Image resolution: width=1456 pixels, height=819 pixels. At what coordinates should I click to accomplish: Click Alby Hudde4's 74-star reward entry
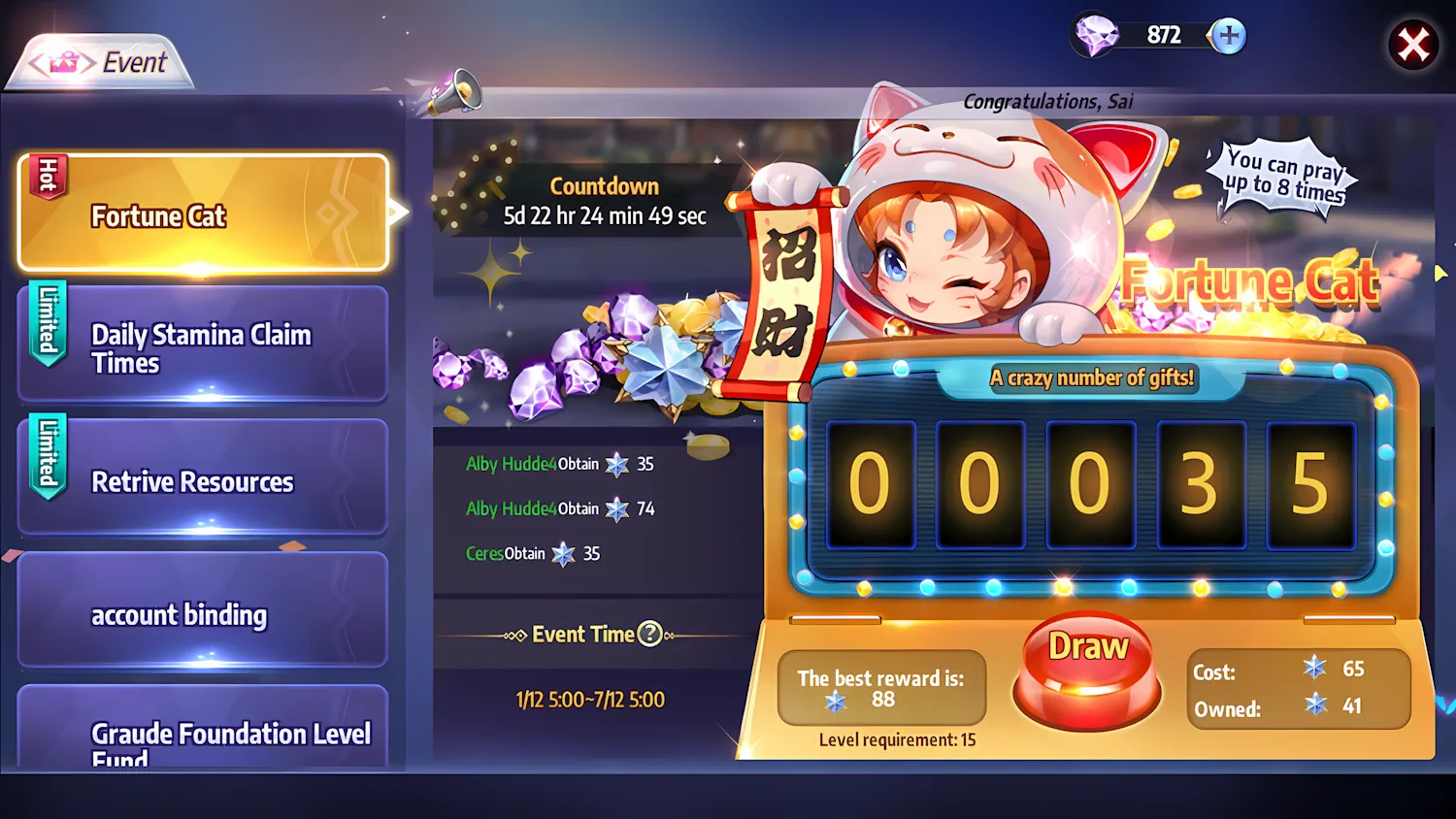click(560, 508)
